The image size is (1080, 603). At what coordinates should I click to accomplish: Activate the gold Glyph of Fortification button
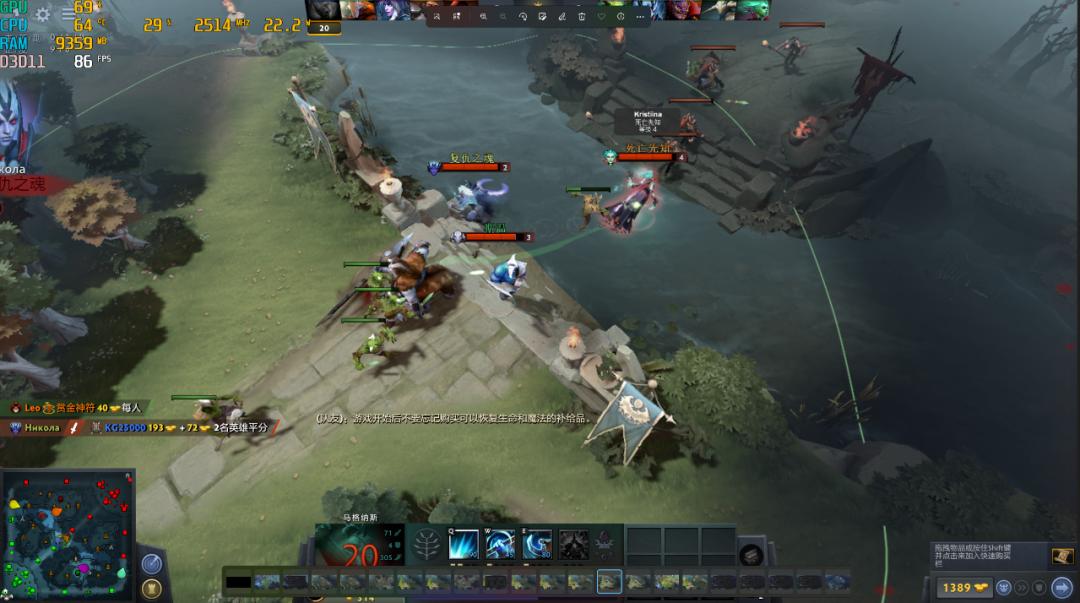pos(152,589)
